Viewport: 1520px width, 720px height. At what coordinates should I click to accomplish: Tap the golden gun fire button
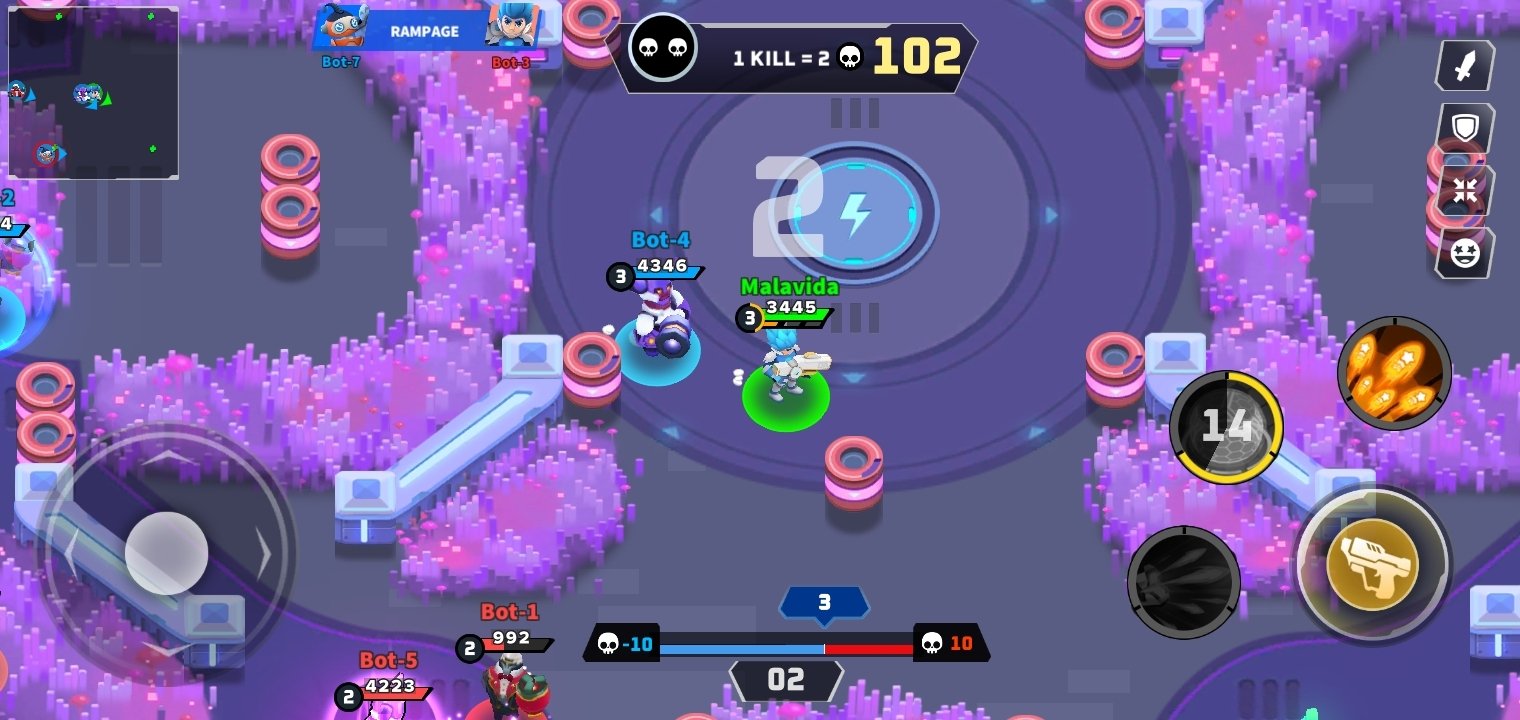pyautogui.click(x=1373, y=566)
